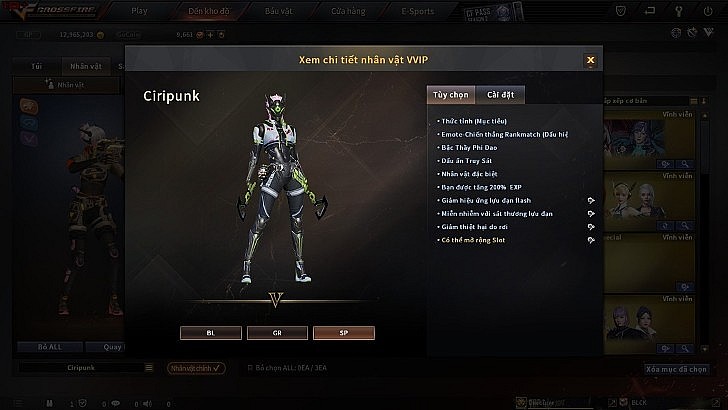
Task: Select the SP button
Action: click(x=343, y=332)
